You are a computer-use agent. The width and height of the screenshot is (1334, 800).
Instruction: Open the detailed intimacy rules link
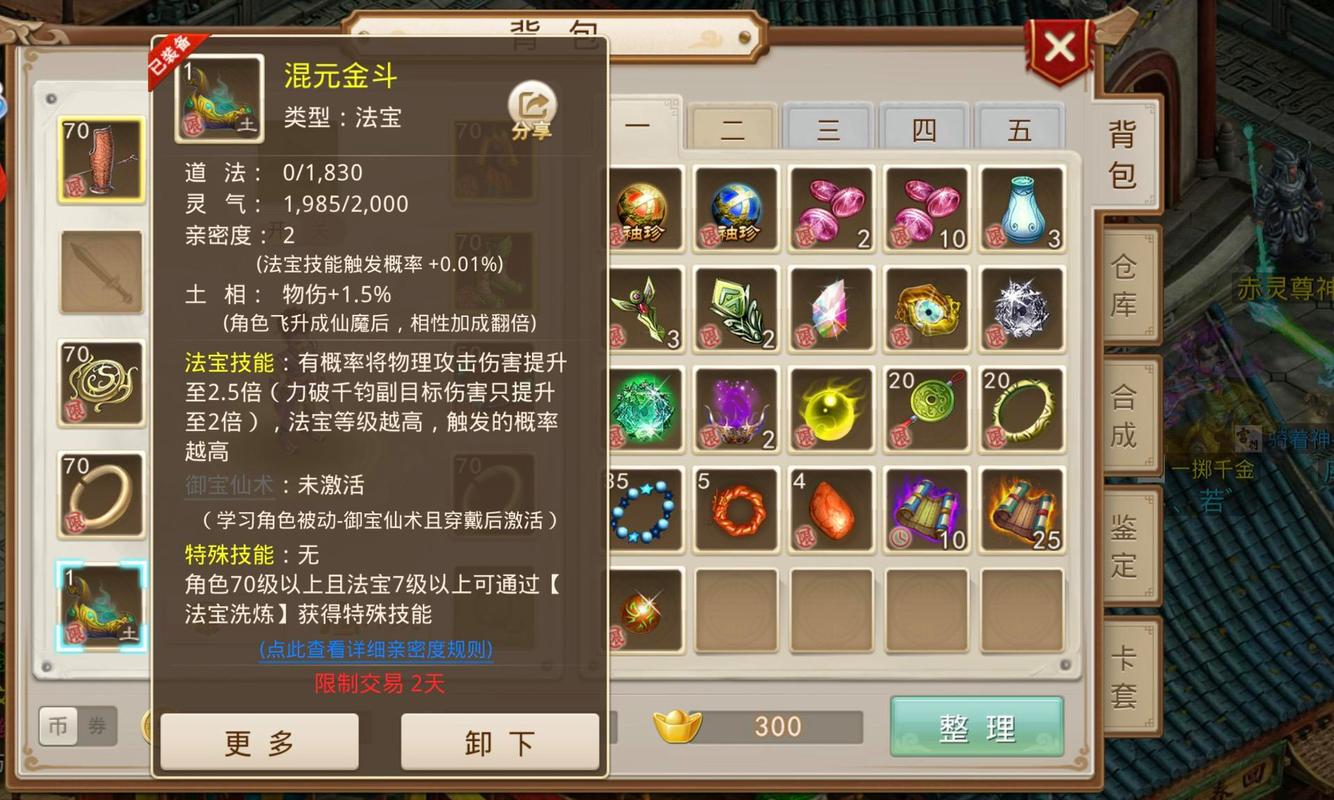[377, 649]
